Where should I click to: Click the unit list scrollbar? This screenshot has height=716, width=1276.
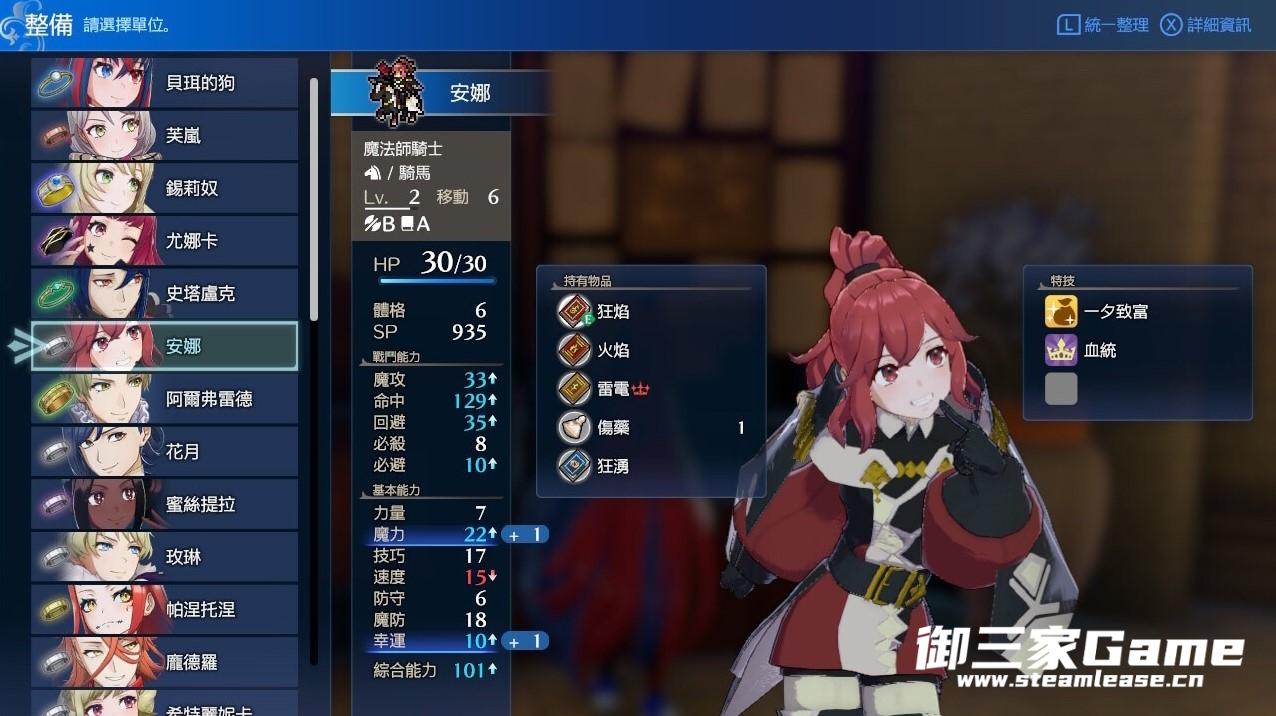(x=314, y=200)
